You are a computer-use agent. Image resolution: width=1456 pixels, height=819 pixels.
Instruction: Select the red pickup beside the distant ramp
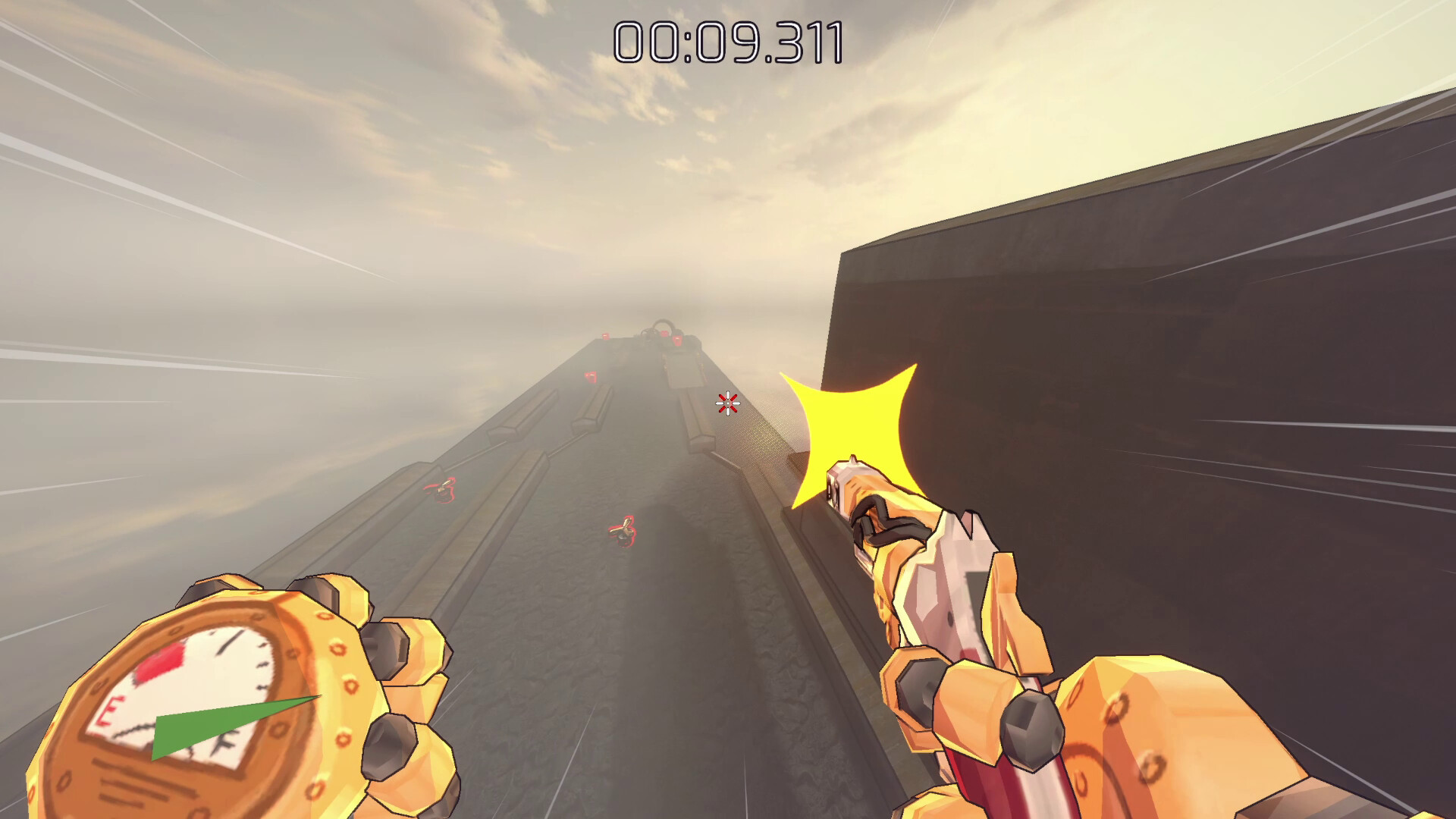tap(678, 340)
